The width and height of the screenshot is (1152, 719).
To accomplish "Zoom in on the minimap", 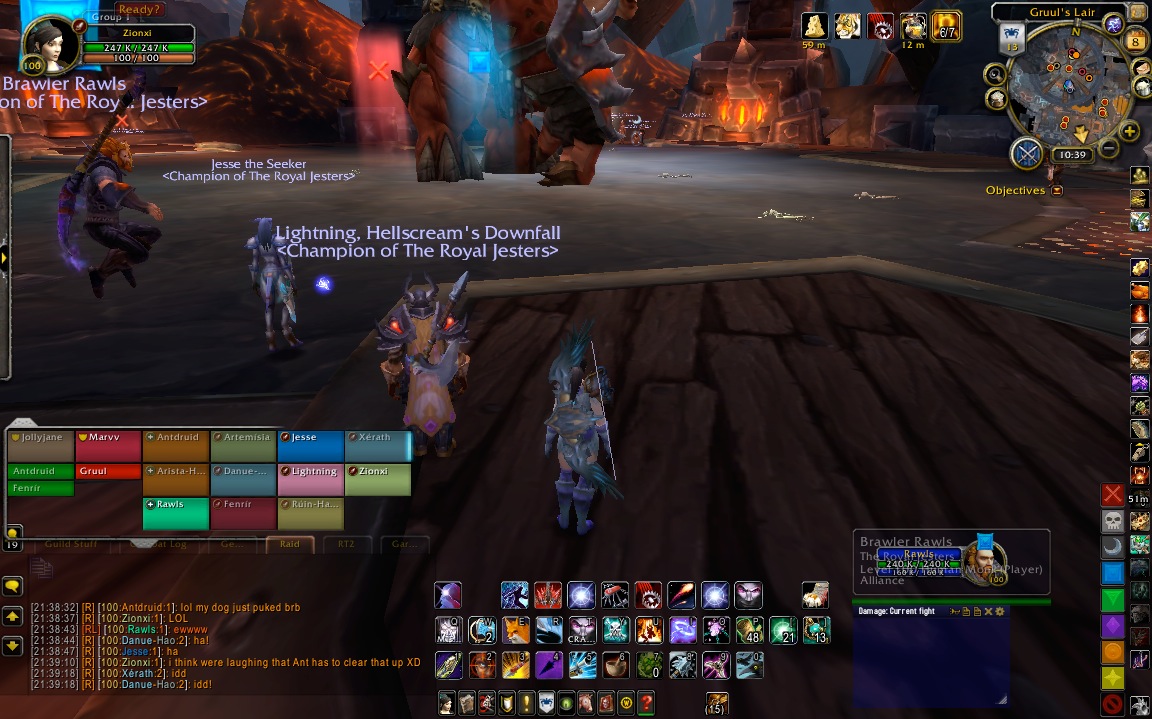I will [1130, 132].
